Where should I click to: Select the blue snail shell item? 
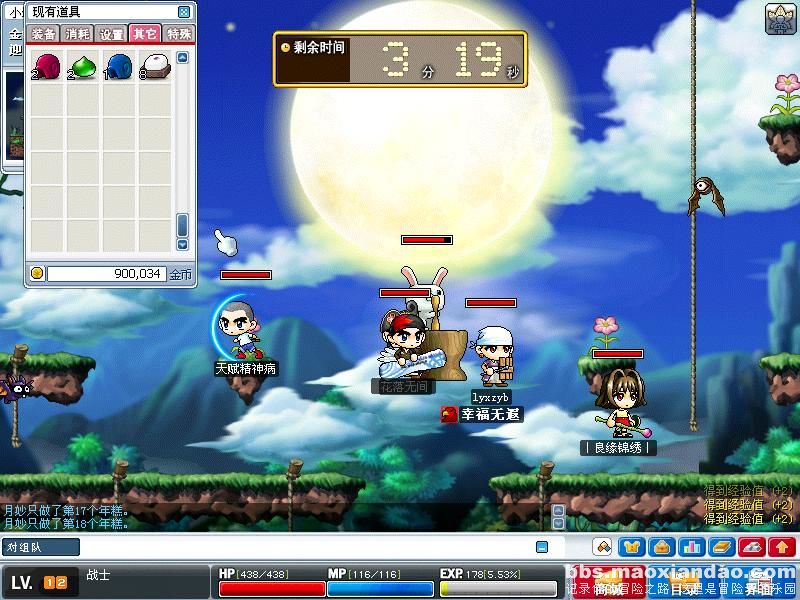120,67
